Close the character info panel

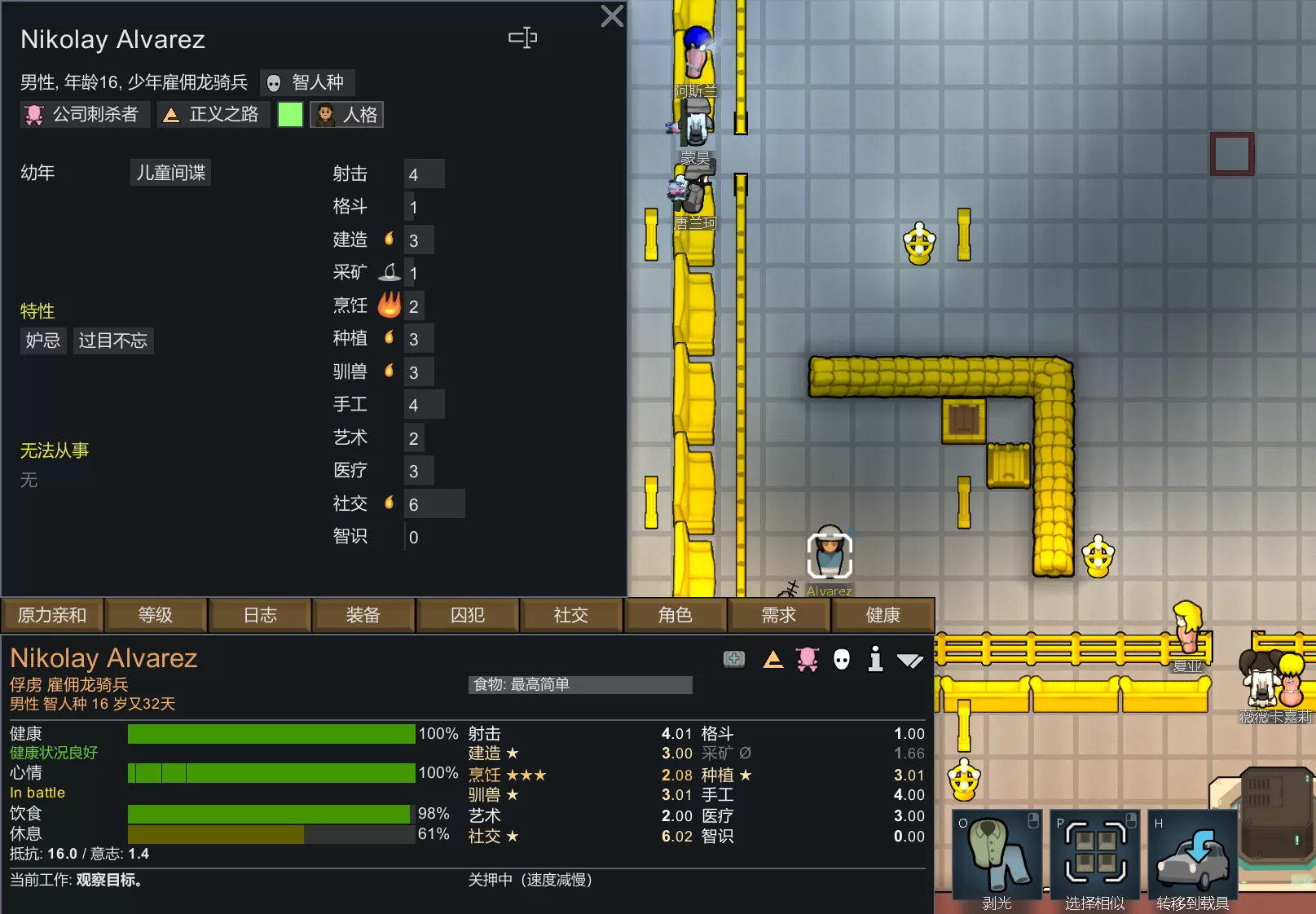pyautogui.click(x=611, y=16)
